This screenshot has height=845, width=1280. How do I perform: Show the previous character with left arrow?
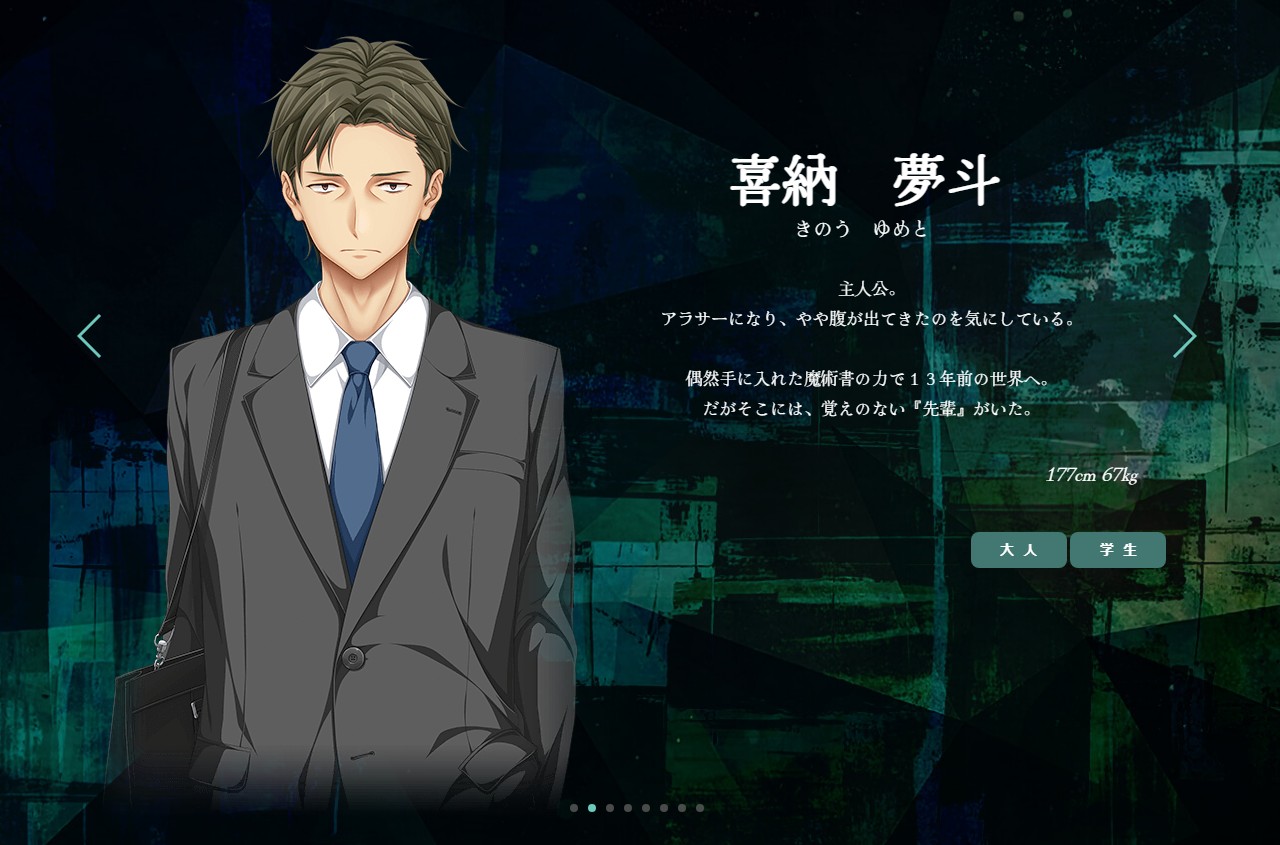(89, 336)
